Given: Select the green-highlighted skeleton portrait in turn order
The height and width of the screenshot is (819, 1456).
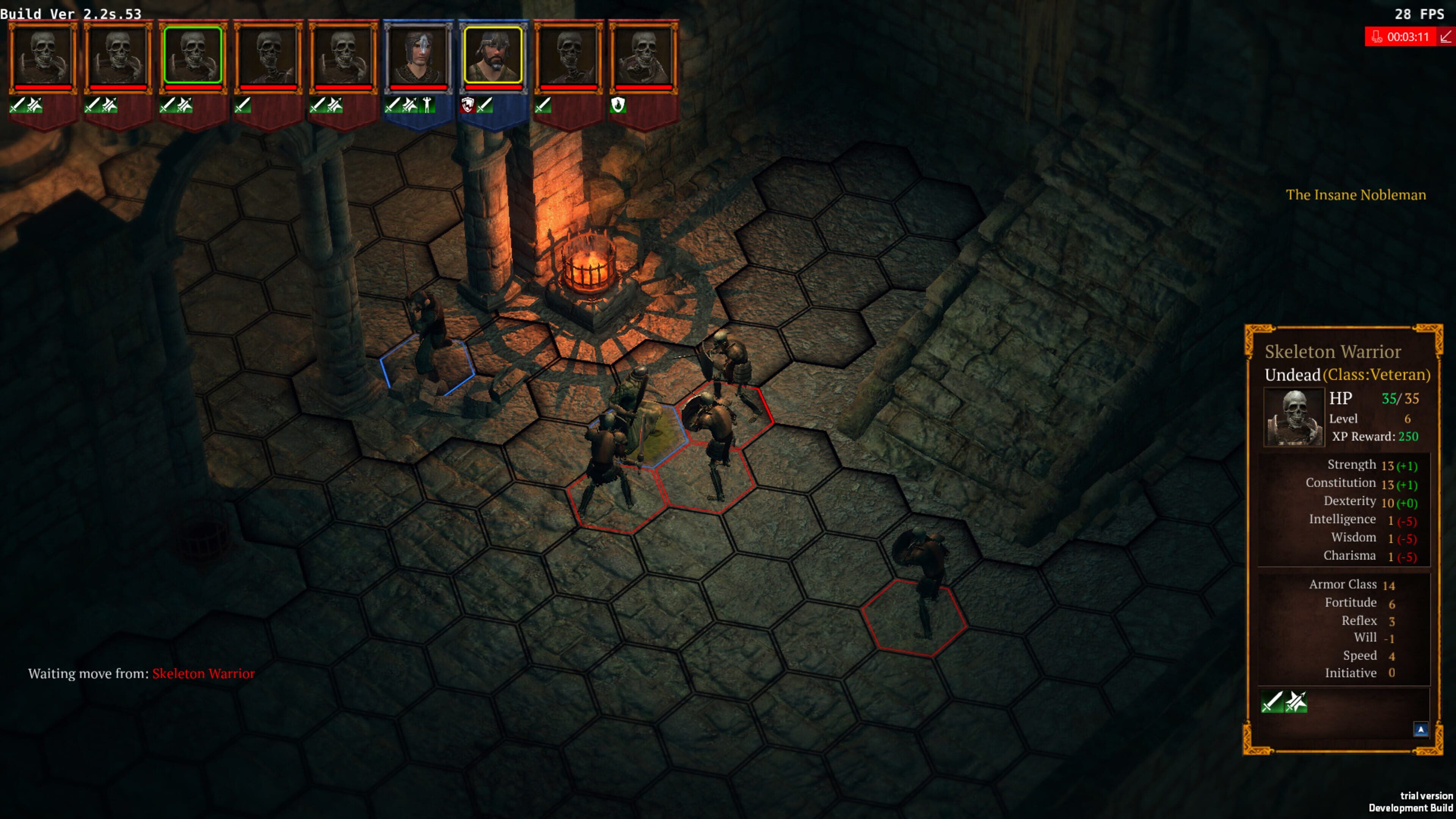Looking at the screenshot, I should pos(192,55).
